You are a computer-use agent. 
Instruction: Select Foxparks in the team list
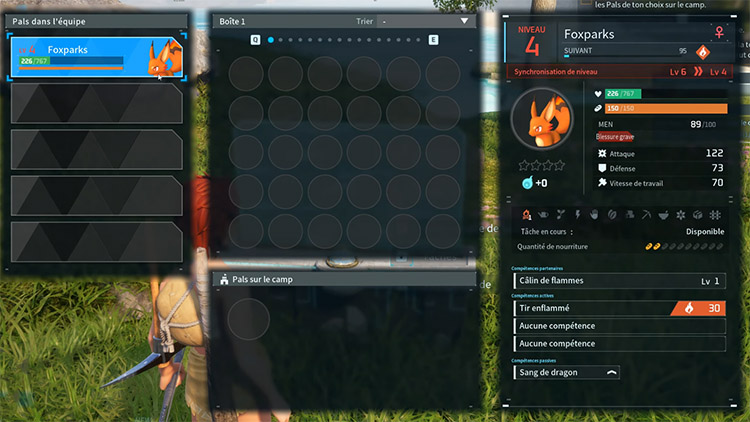click(x=97, y=56)
